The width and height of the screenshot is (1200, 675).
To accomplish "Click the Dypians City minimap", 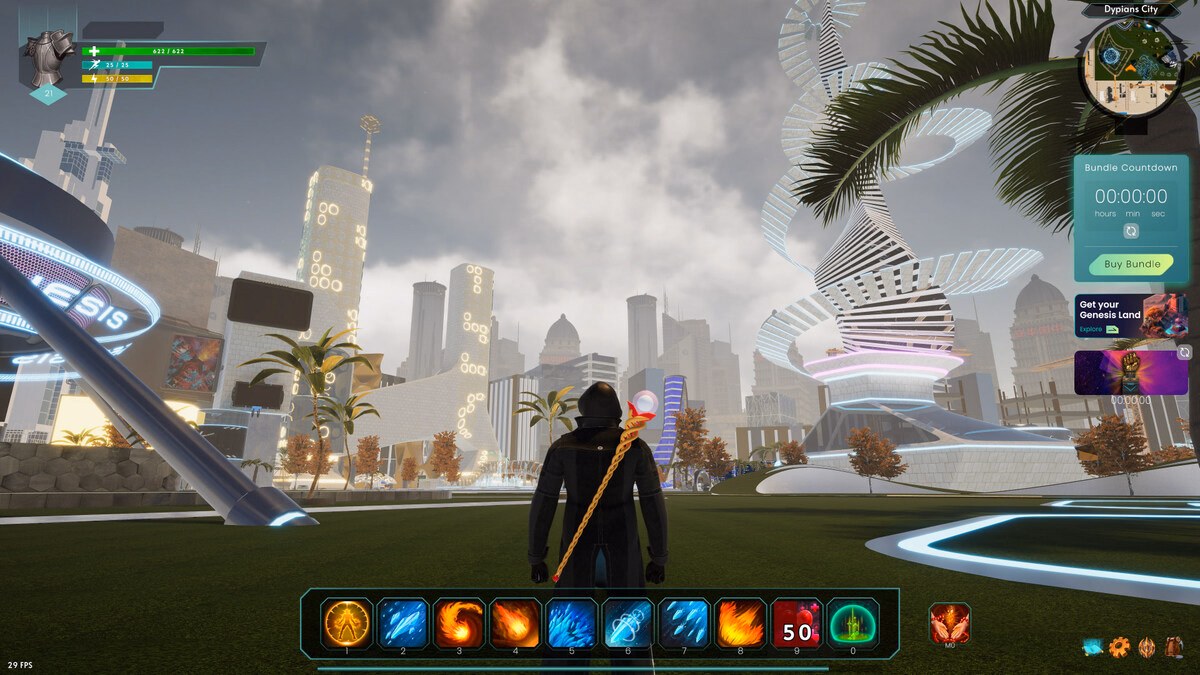I will (x=1130, y=67).
